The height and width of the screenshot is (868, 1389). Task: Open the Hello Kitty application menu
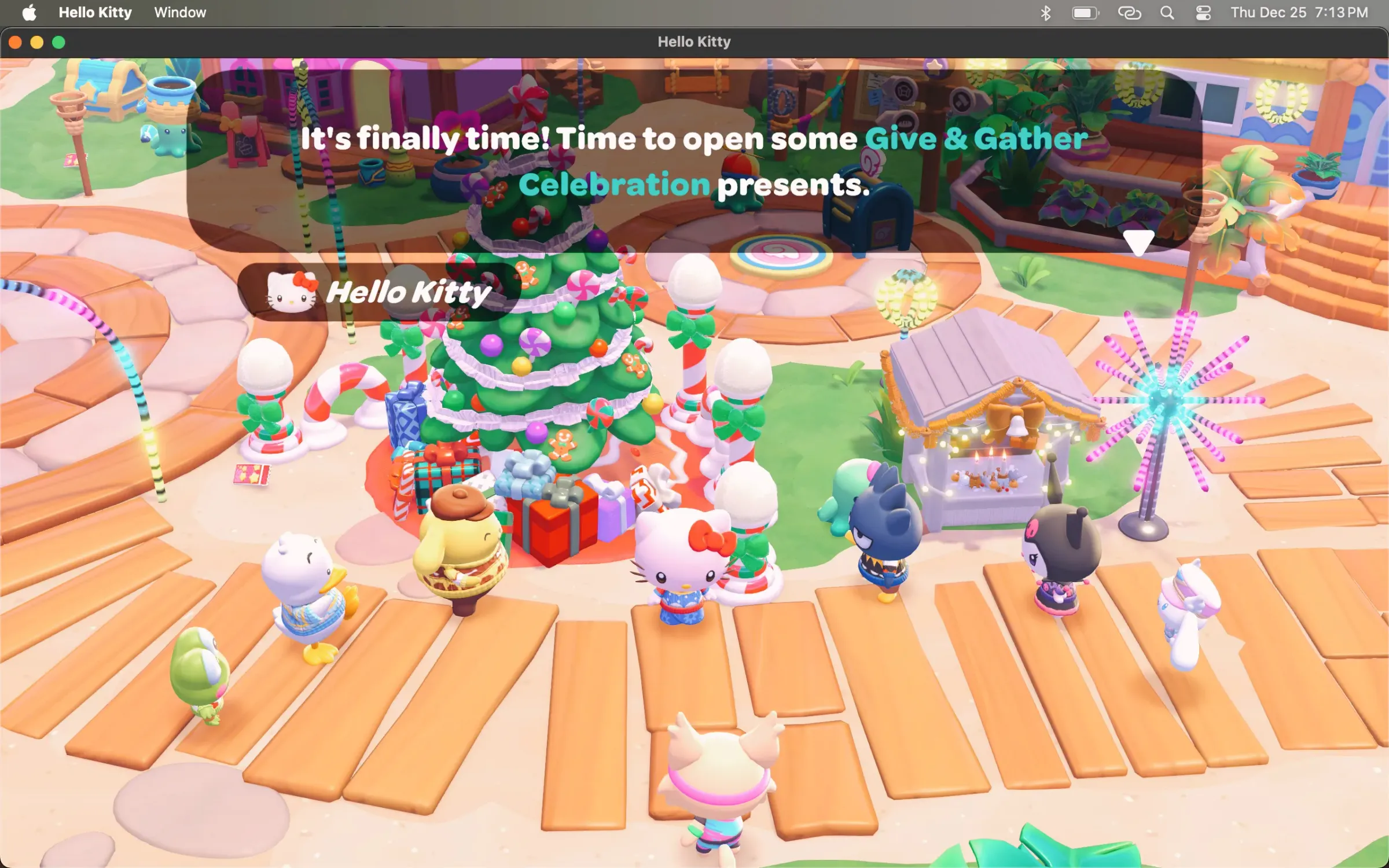click(95, 12)
